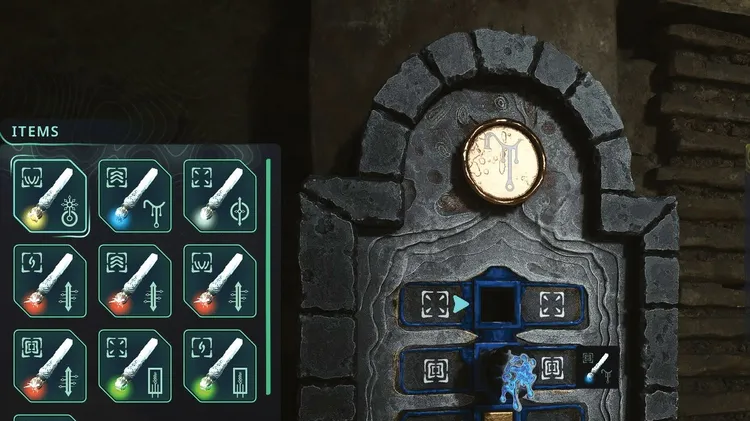Viewport: 750px width, 421px height.
Task: Select the red wand with triple-chevron glyph
Action: click(x=134, y=280)
